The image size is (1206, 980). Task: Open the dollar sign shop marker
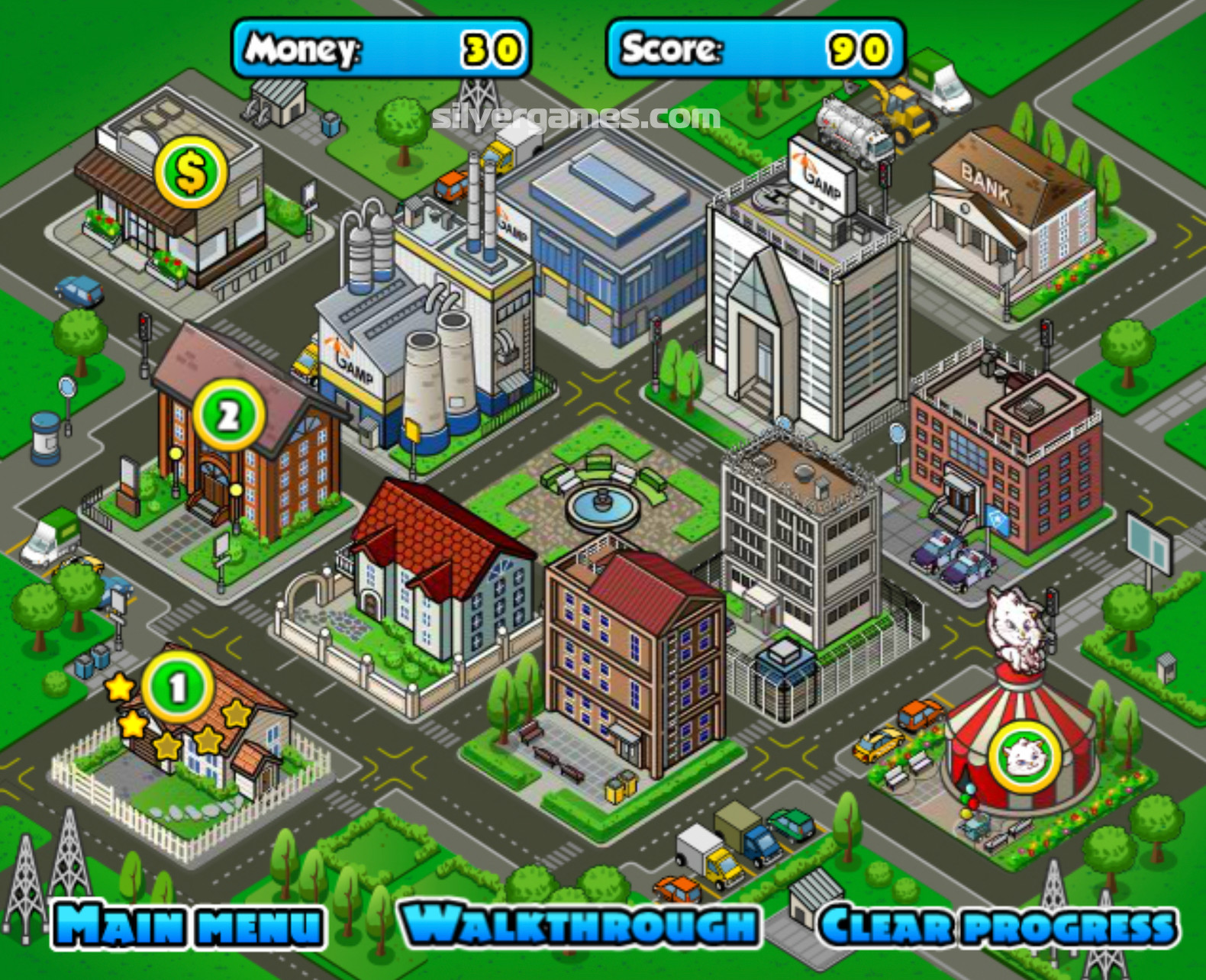tap(191, 172)
